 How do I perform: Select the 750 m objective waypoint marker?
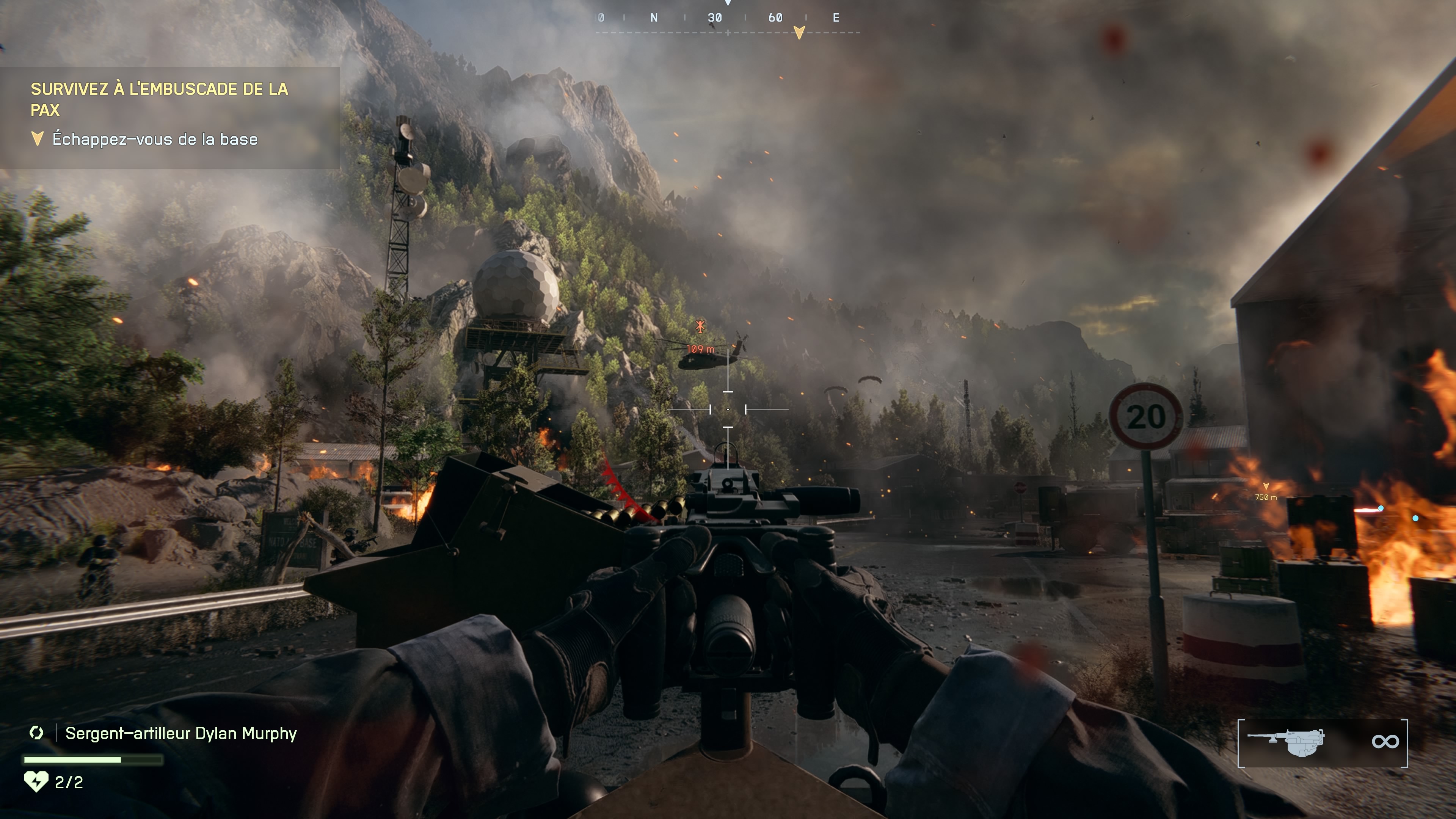coord(1266,486)
